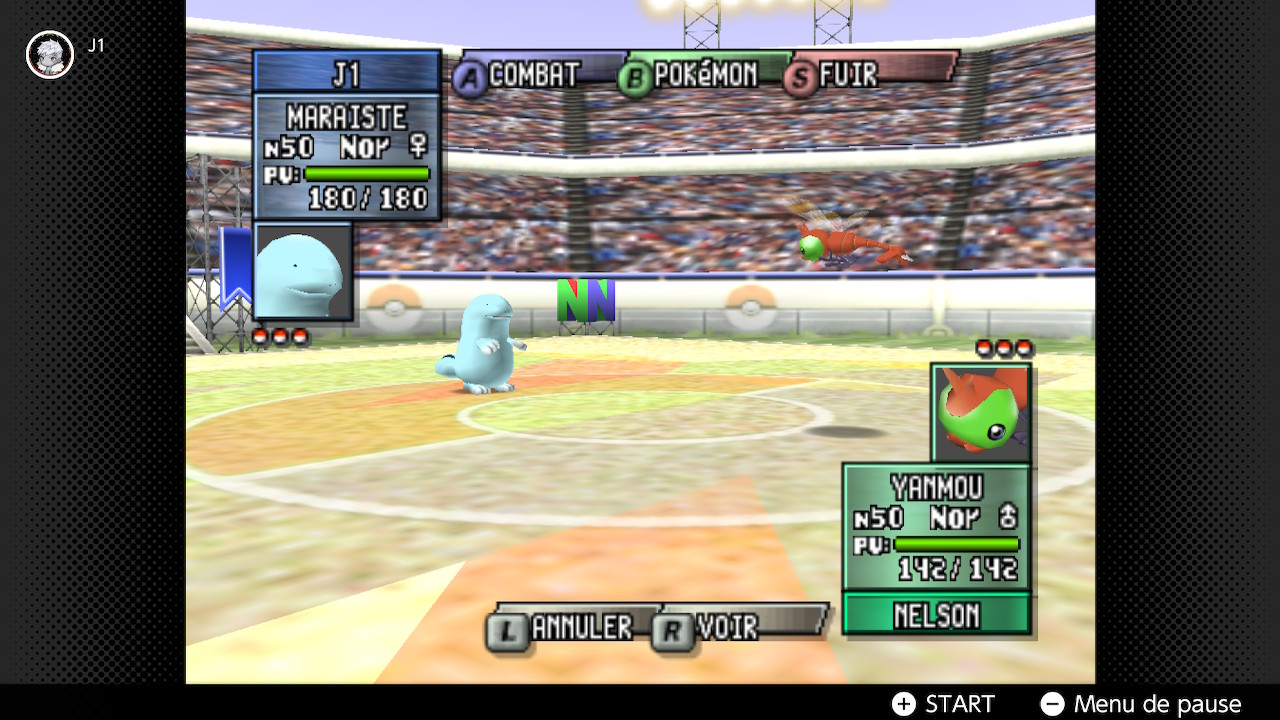Select Maraiste's portrait thumbnail
This screenshot has height=720, width=1280.
tap(303, 271)
